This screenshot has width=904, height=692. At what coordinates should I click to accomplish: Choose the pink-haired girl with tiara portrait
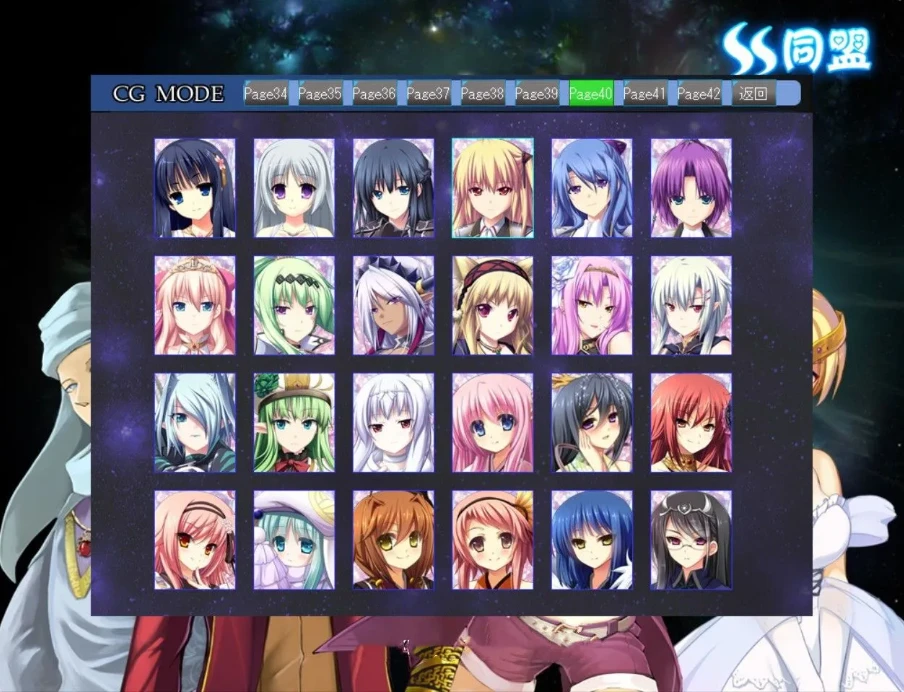coord(195,306)
